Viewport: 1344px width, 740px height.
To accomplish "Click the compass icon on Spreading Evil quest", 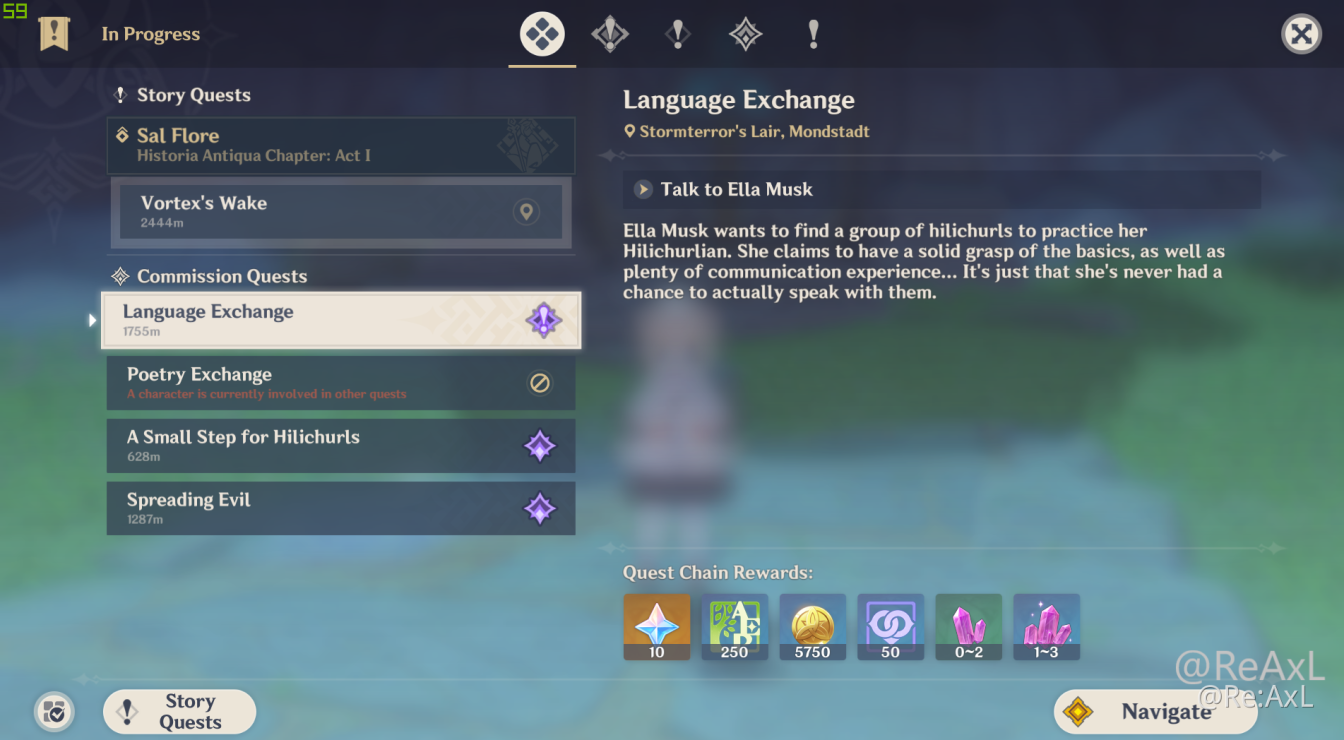I will [541, 508].
